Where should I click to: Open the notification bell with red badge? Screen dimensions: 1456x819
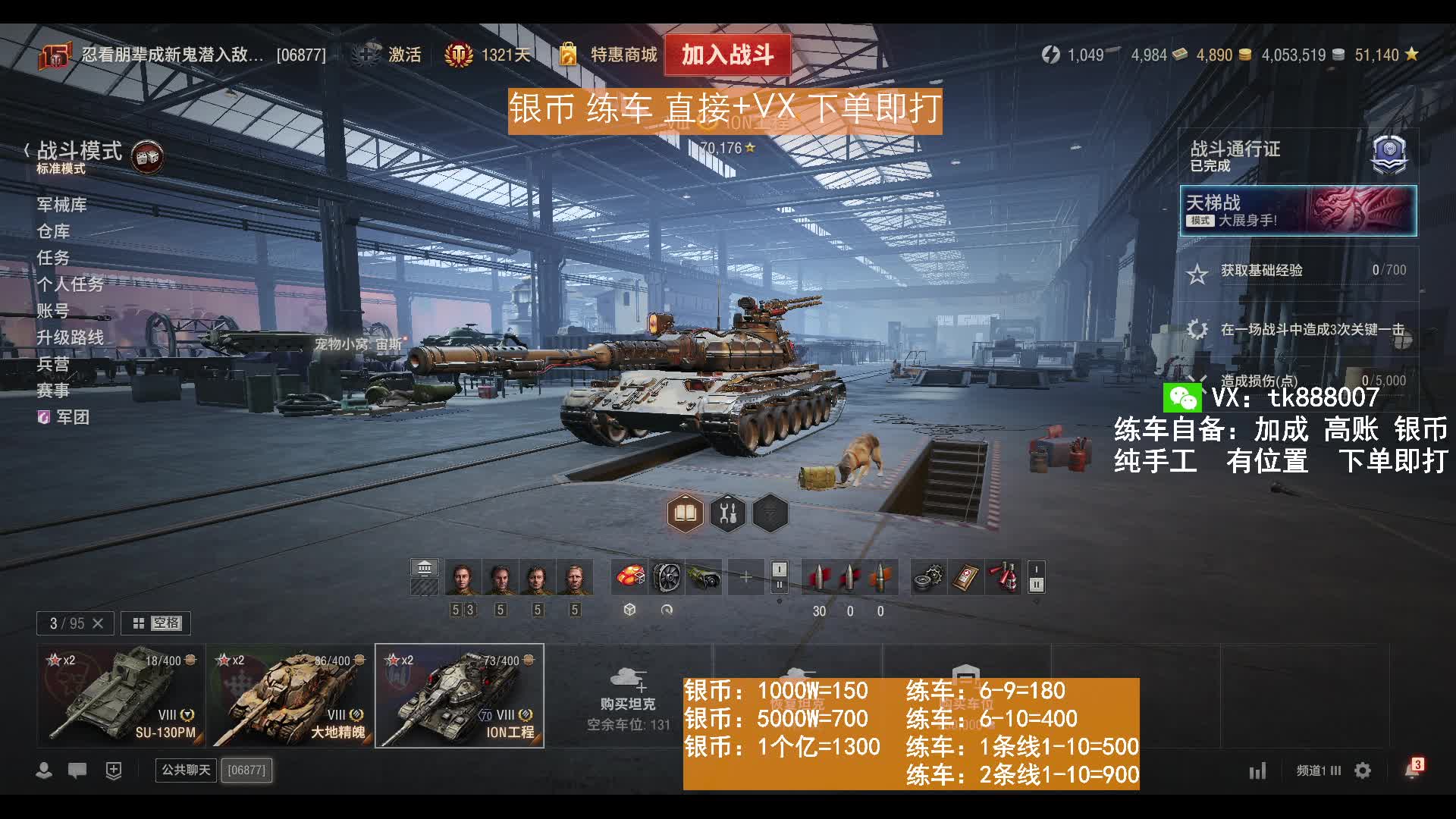coord(1412,770)
